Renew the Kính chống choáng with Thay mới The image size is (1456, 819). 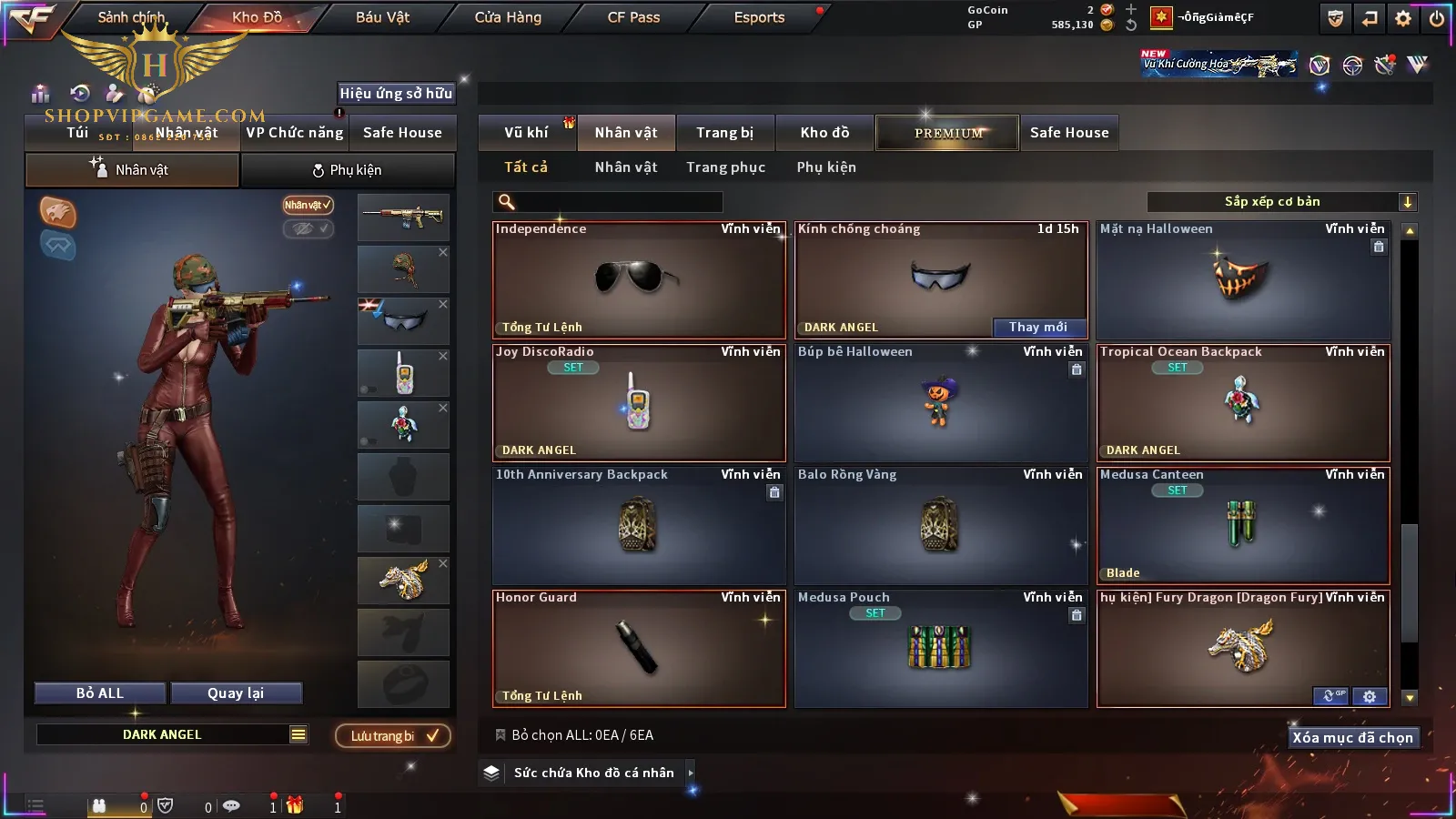click(x=1038, y=328)
